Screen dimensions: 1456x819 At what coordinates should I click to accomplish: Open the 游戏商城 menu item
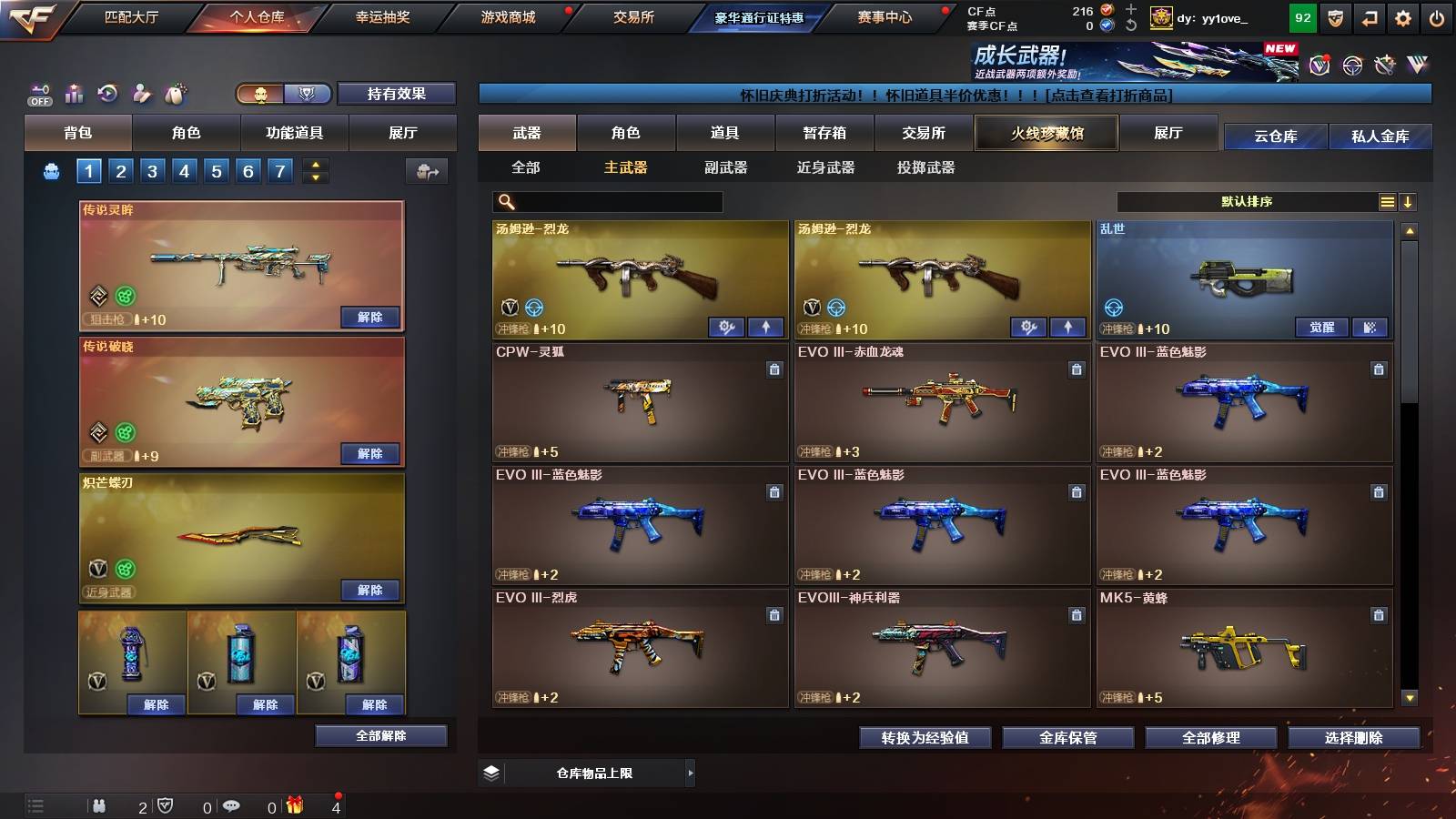click(x=508, y=16)
